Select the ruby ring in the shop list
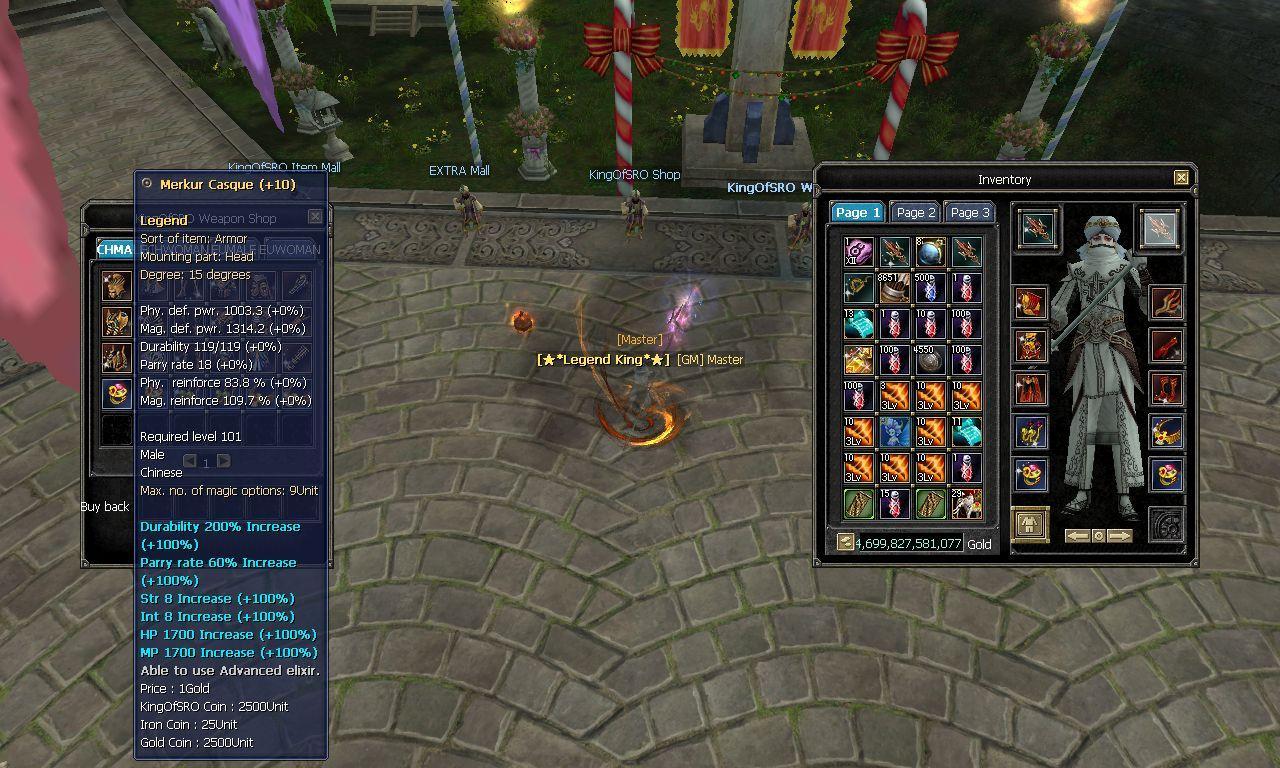This screenshot has height=768, width=1280. pyautogui.click(x=116, y=393)
